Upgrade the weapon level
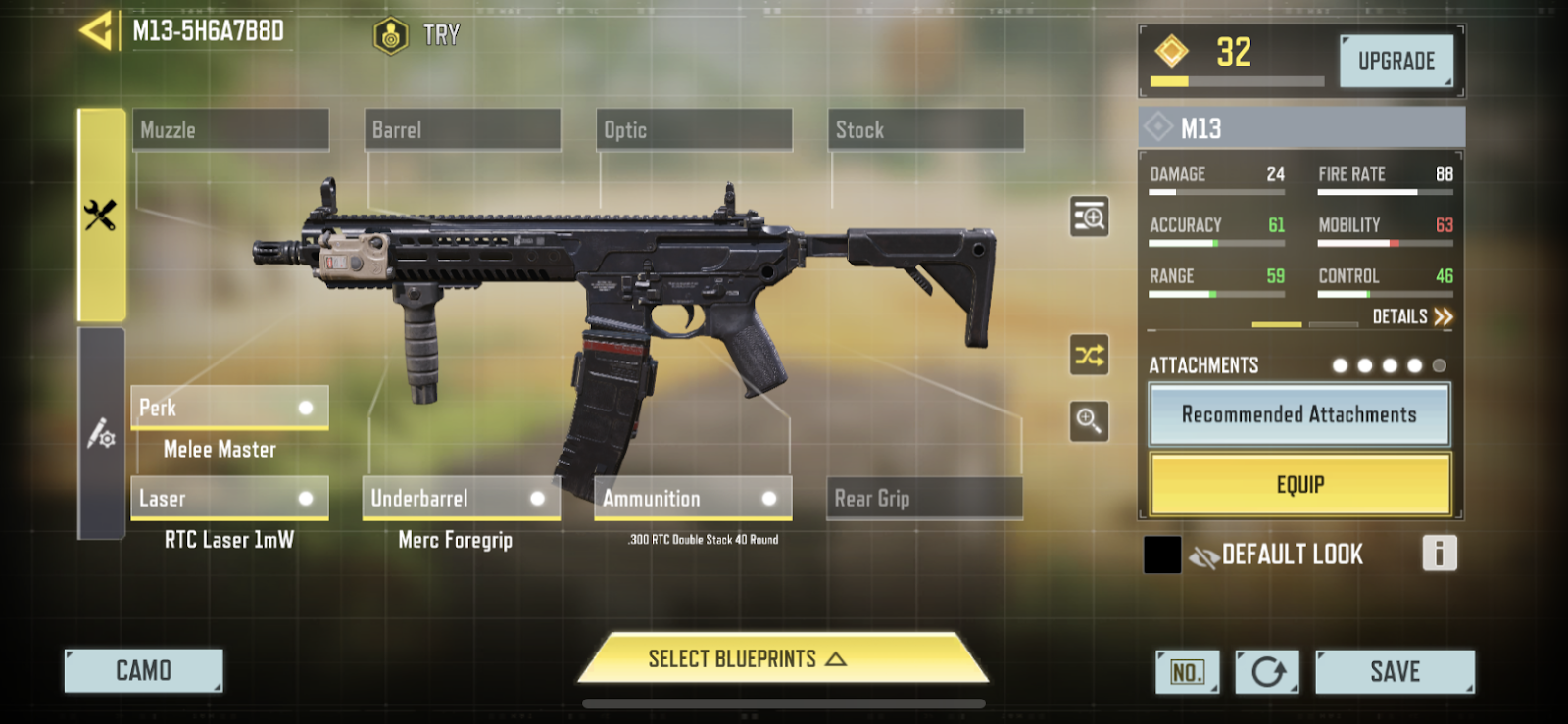Viewport: 1568px width, 724px height. [1396, 61]
